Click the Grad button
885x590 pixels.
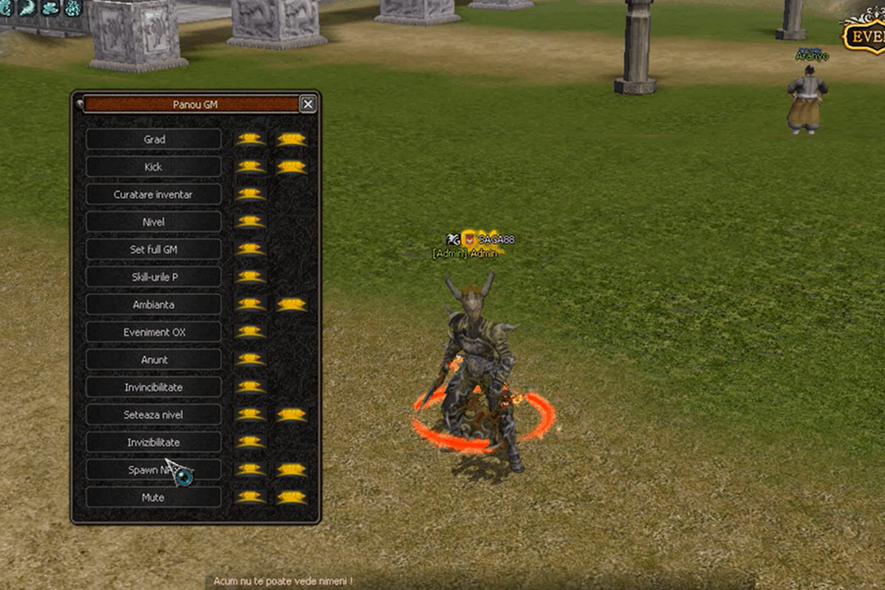click(x=154, y=140)
